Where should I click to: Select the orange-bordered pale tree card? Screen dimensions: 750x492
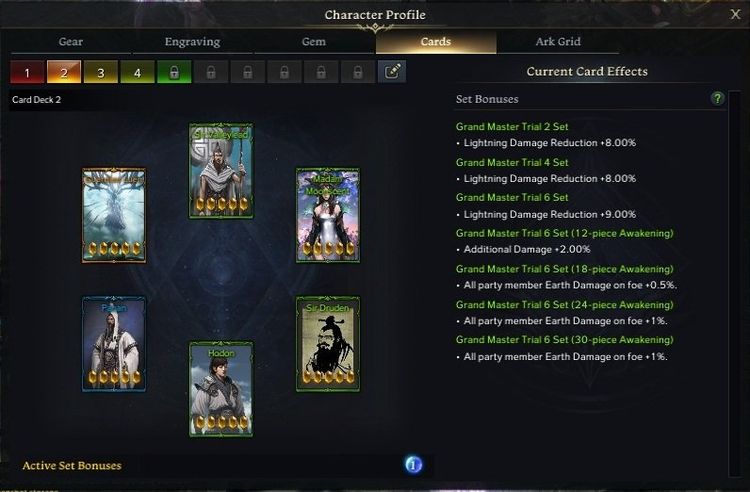pyautogui.click(x=114, y=215)
